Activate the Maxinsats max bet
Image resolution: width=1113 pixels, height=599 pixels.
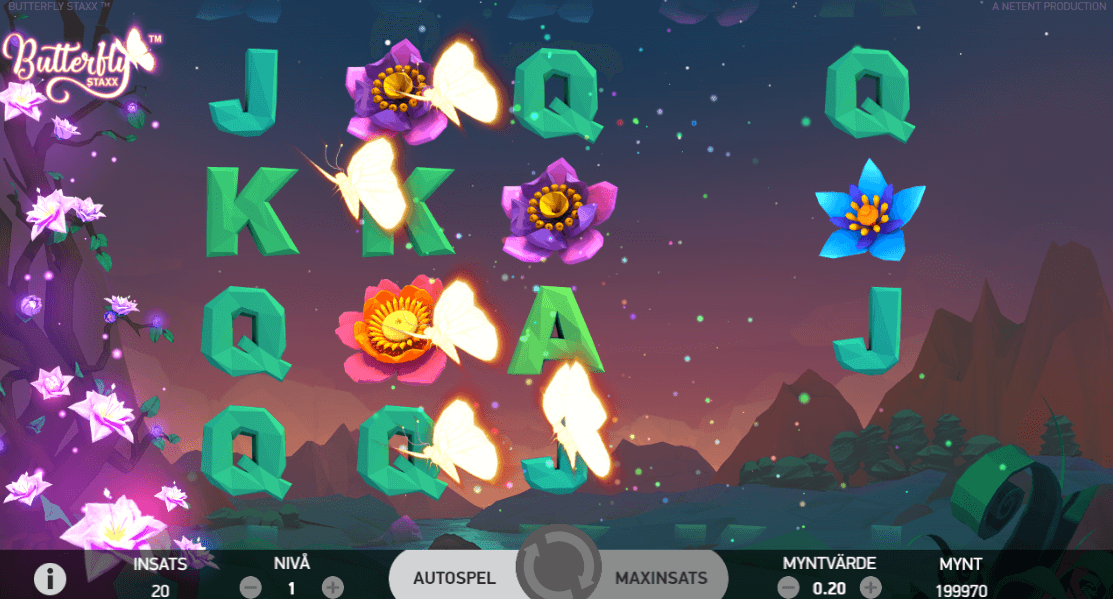tap(661, 578)
